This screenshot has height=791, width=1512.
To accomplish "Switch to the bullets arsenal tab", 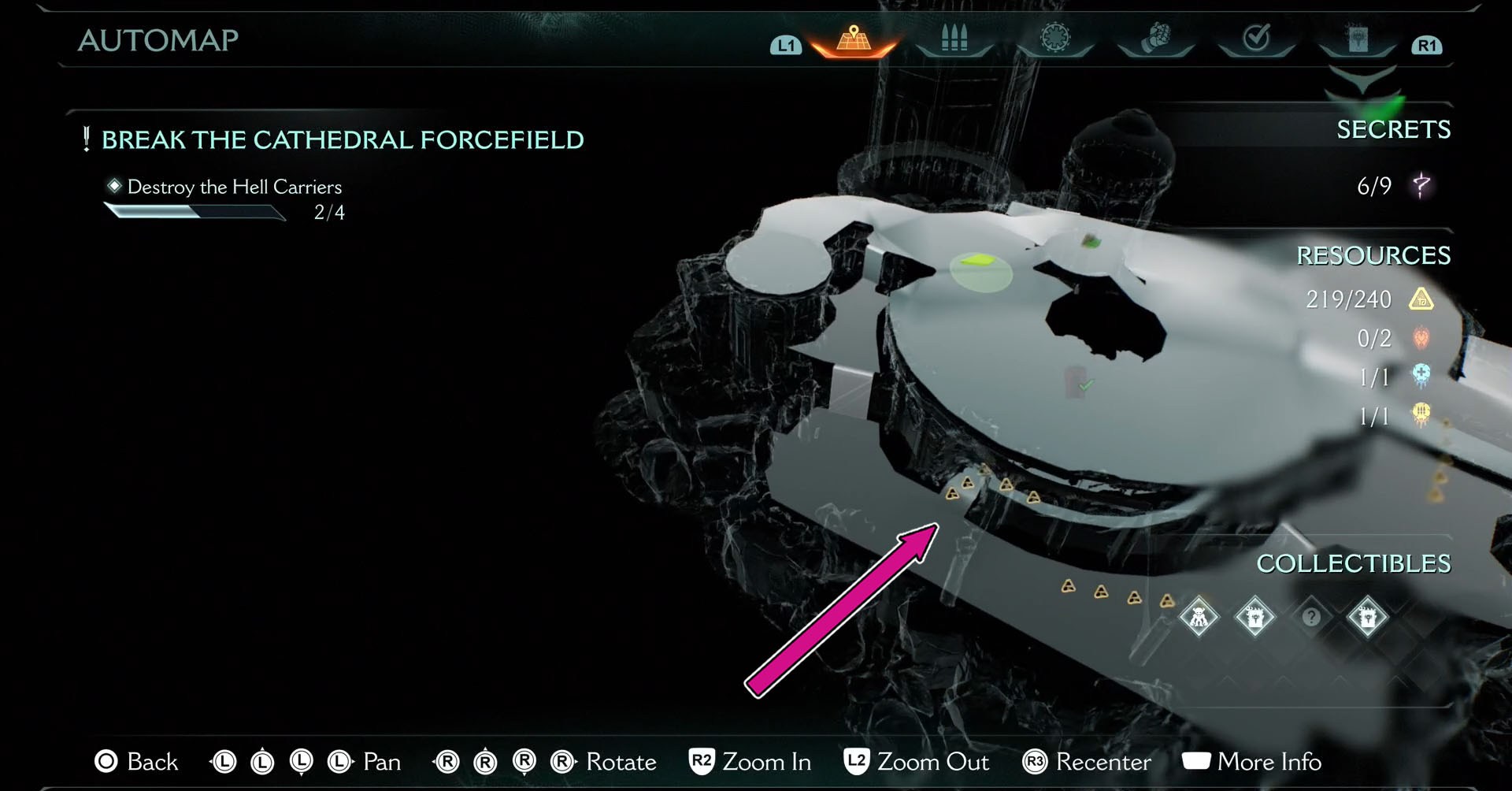I will [x=954, y=38].
